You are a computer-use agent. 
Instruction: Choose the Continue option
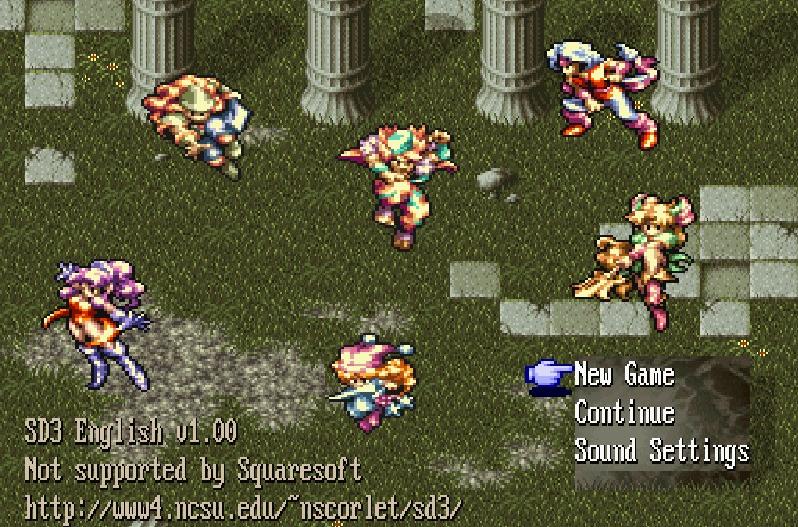624,413
